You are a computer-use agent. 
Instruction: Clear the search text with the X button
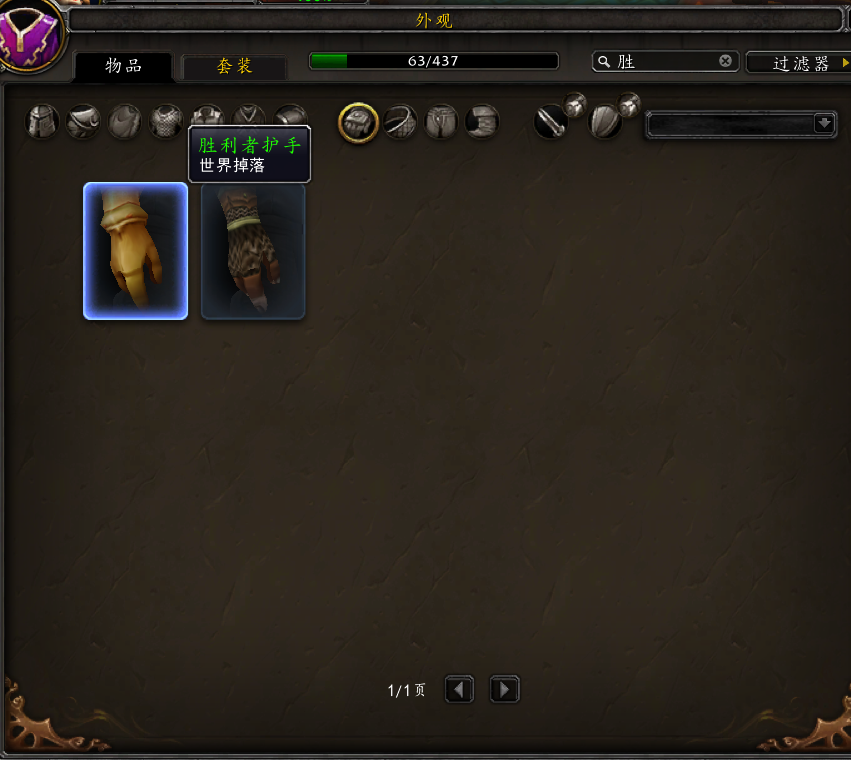click(726, 62)
